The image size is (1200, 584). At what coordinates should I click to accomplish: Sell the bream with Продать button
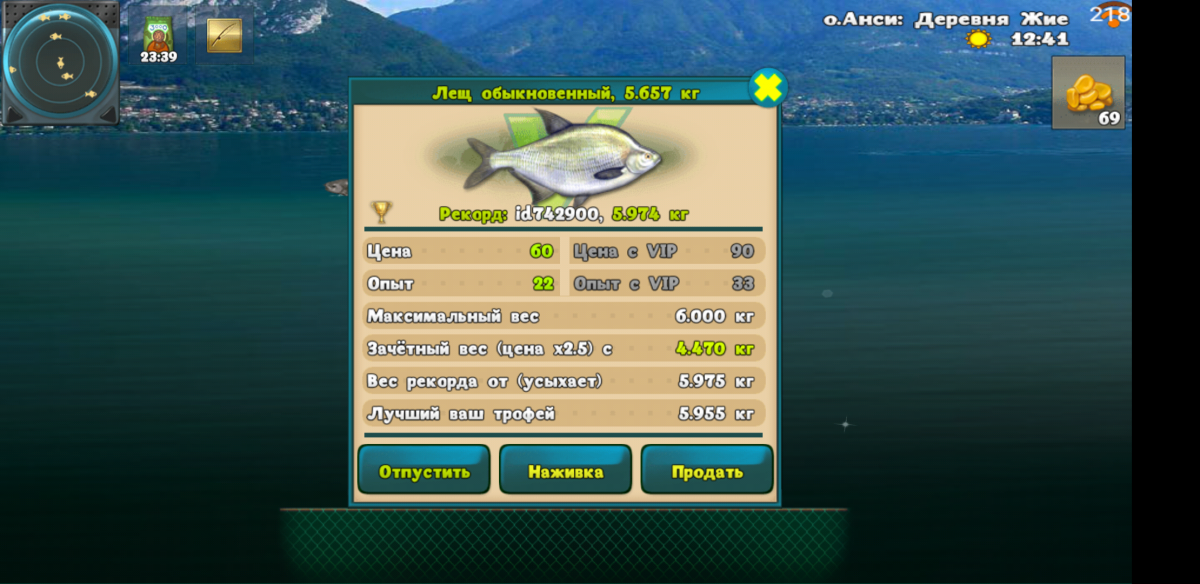tap(707, 471)
